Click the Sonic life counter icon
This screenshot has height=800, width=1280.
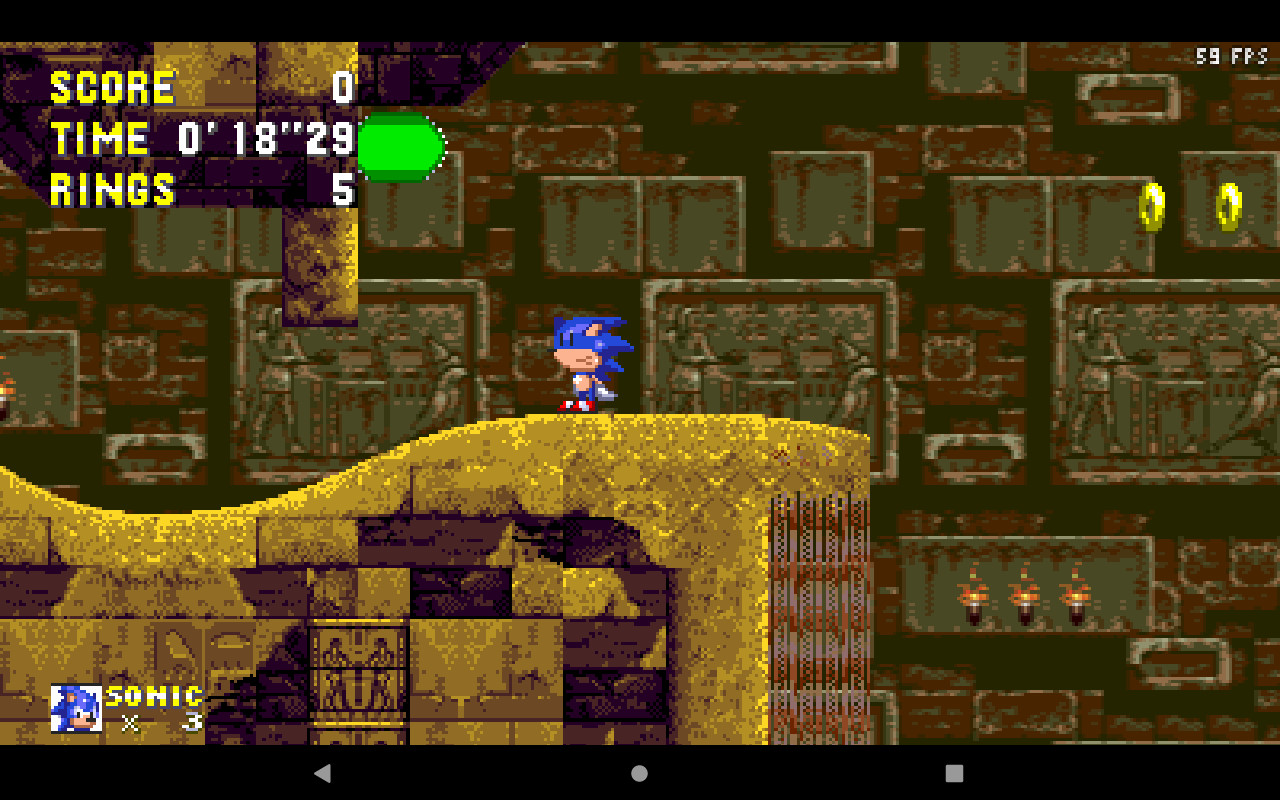[76, 710]
